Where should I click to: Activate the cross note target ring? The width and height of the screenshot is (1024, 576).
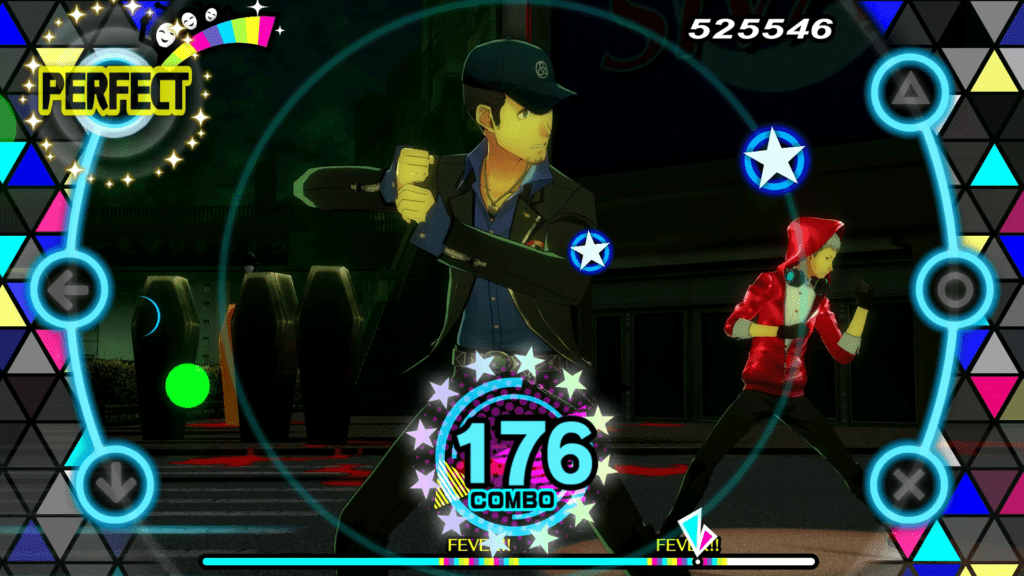click(x=908, y=485)
